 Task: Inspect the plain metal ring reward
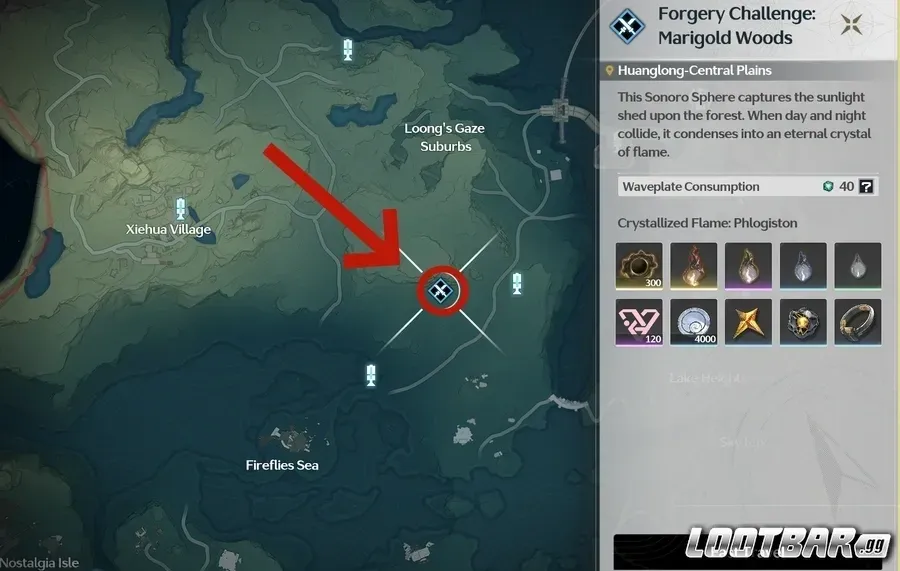click(857, 323)
